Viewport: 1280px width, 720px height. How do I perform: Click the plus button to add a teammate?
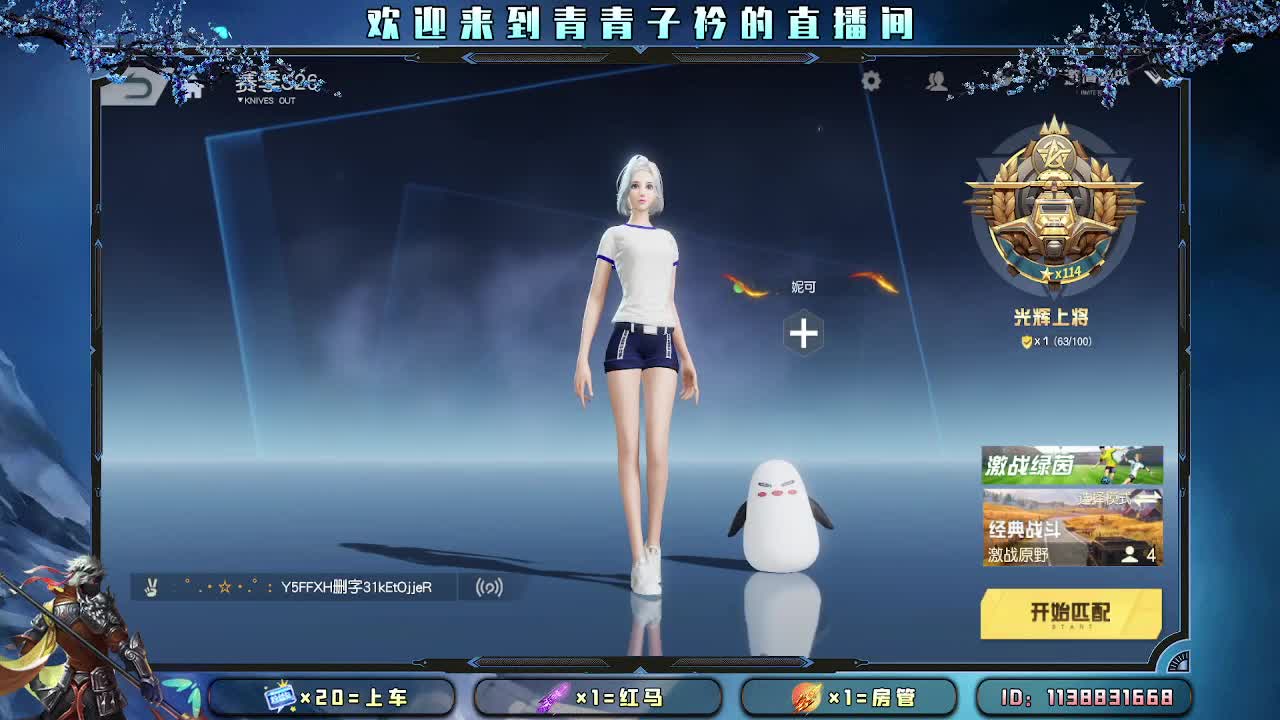[x=804, y=330]
